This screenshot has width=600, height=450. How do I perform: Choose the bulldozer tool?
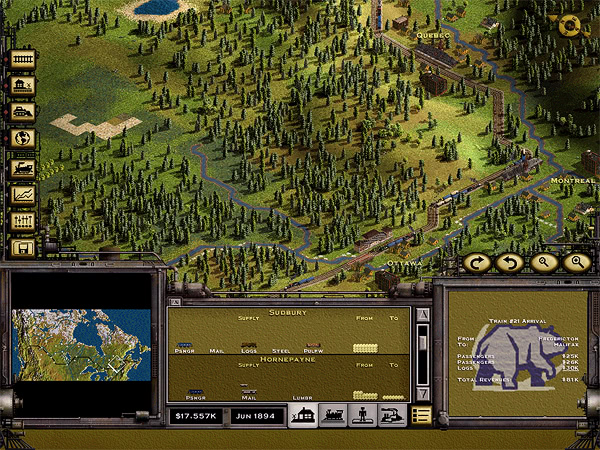22,113
